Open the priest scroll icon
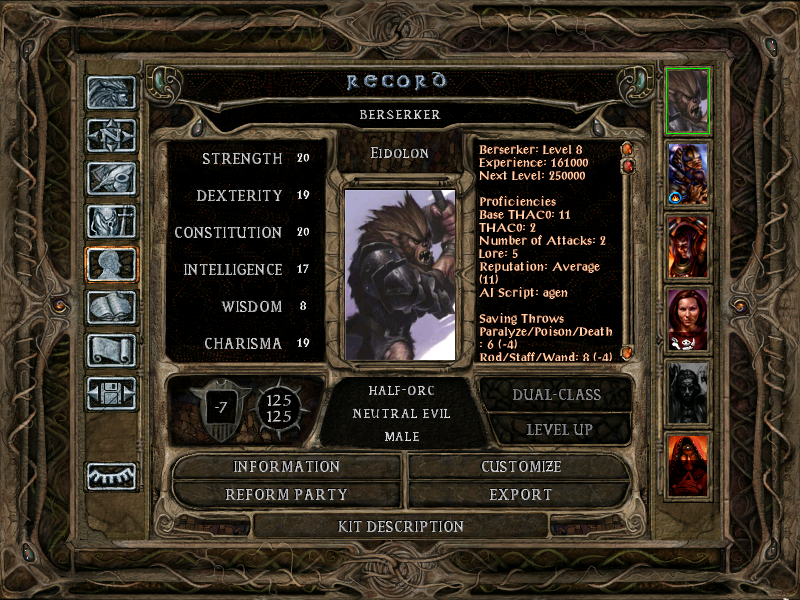The image size is (800, 600). pyautogui.click(x=111, y=350)
